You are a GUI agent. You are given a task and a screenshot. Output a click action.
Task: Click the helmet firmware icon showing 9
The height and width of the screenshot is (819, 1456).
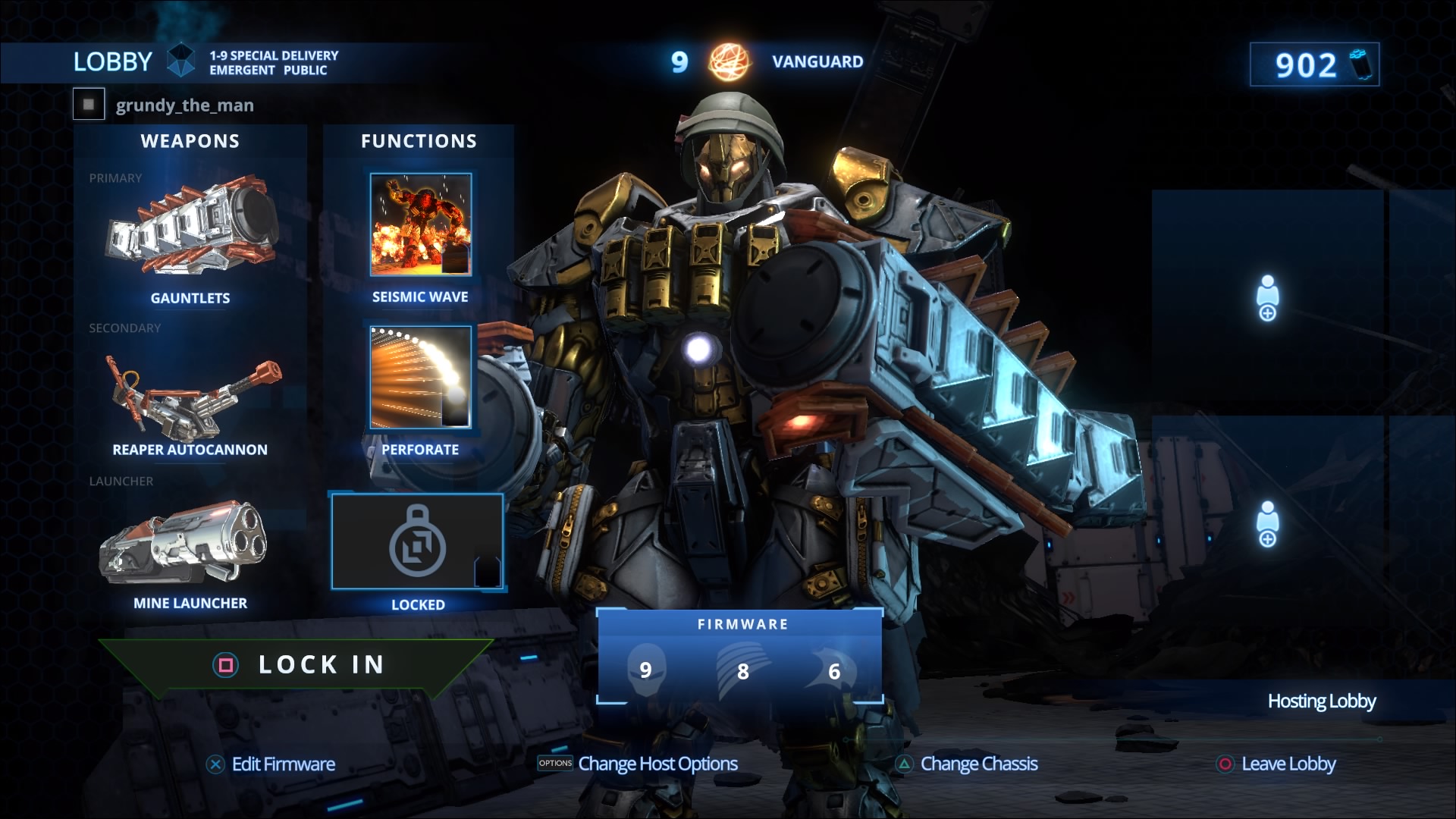[645, 668]
